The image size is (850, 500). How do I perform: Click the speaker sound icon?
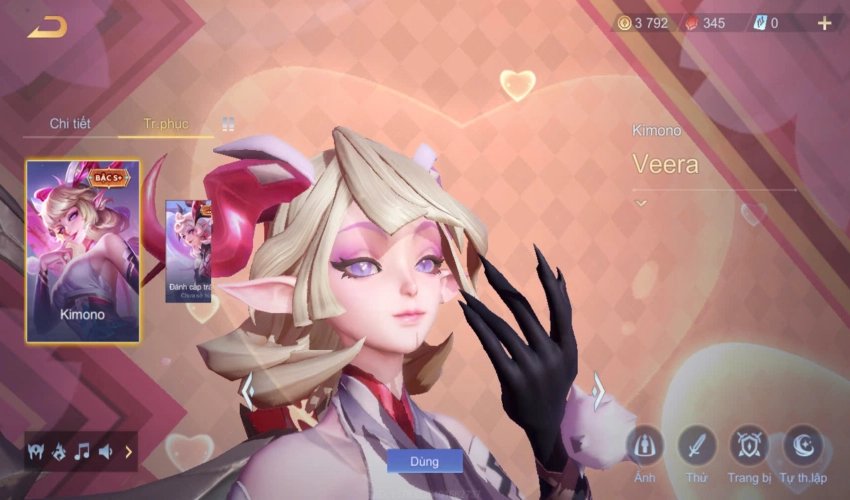[x=105, y=452]
